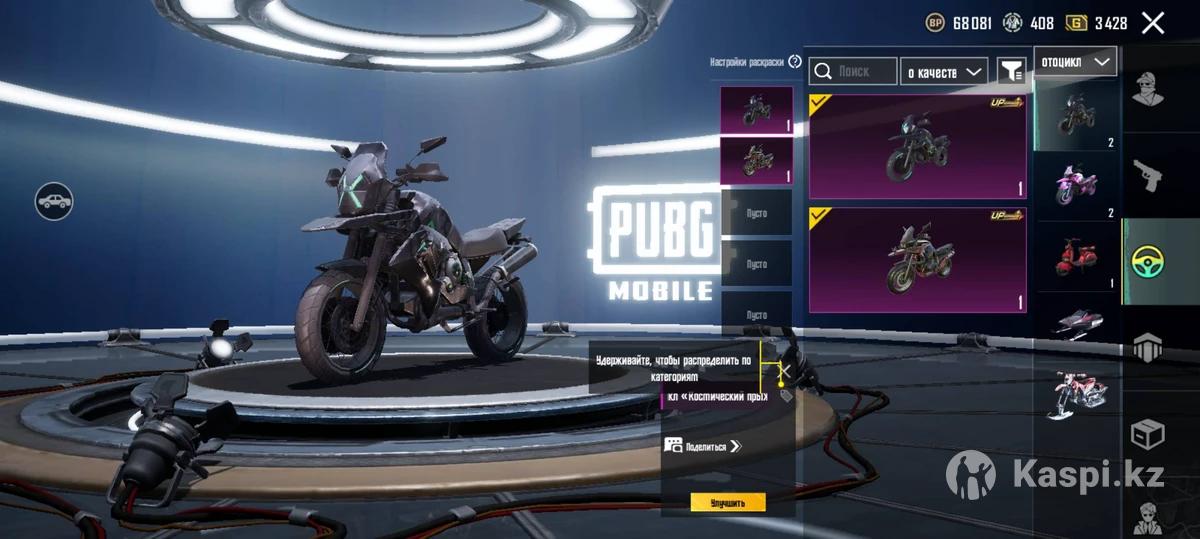This screenshot has width=1200, height=539.
Task: Open the filter funnel button
Action: pos(1012,71)
